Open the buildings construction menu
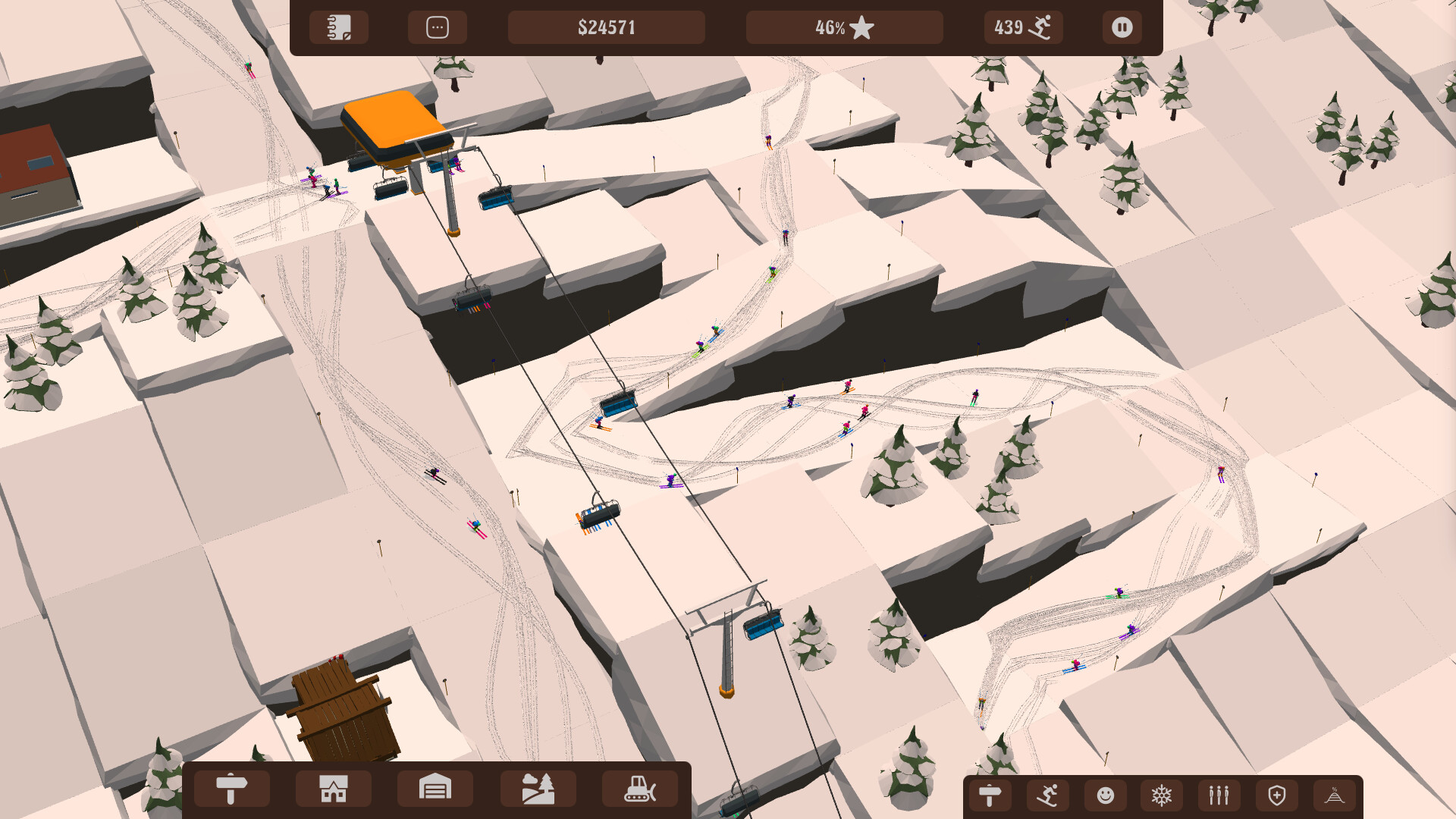 coord(333,788)
